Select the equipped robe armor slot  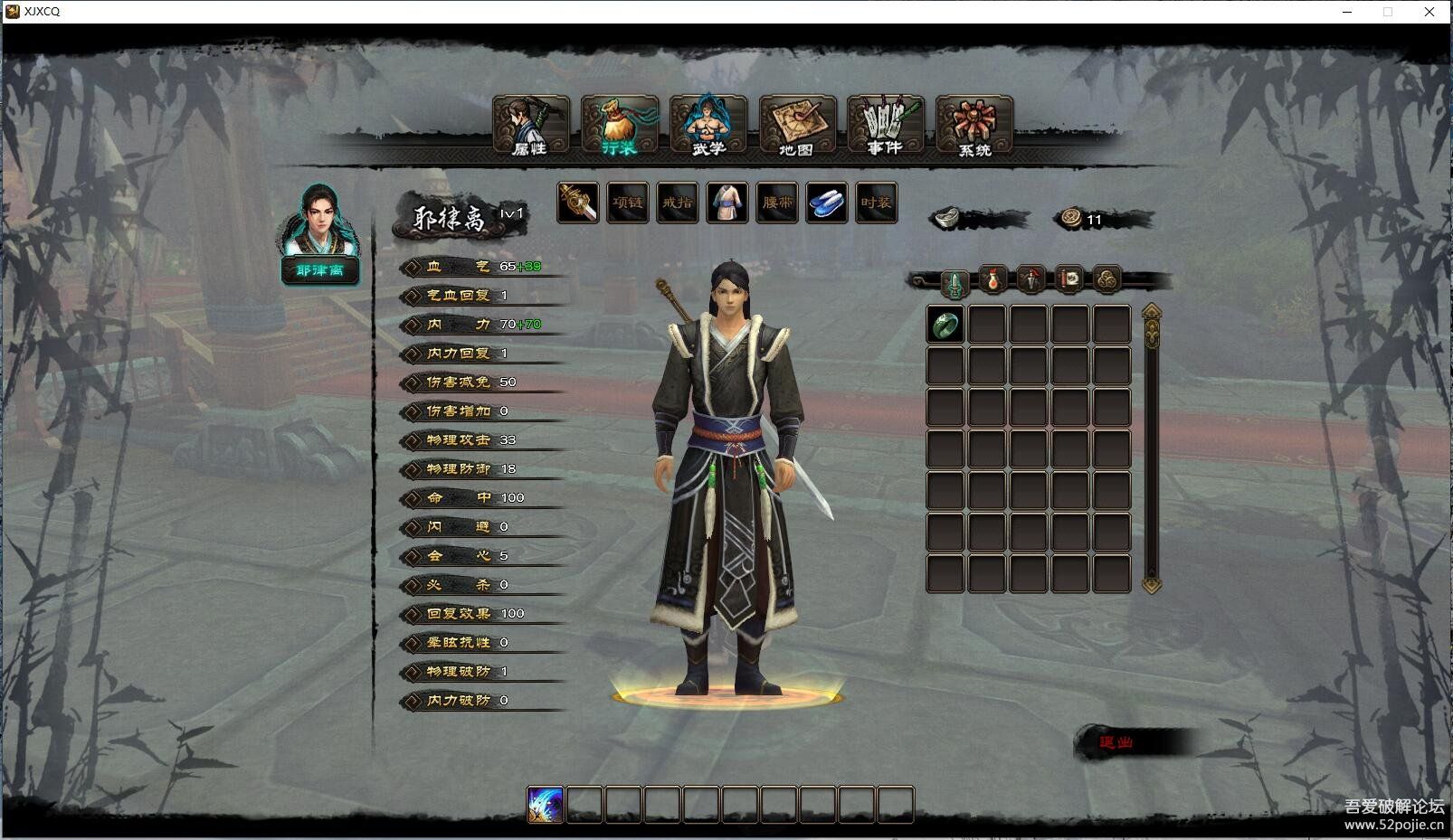726,203
